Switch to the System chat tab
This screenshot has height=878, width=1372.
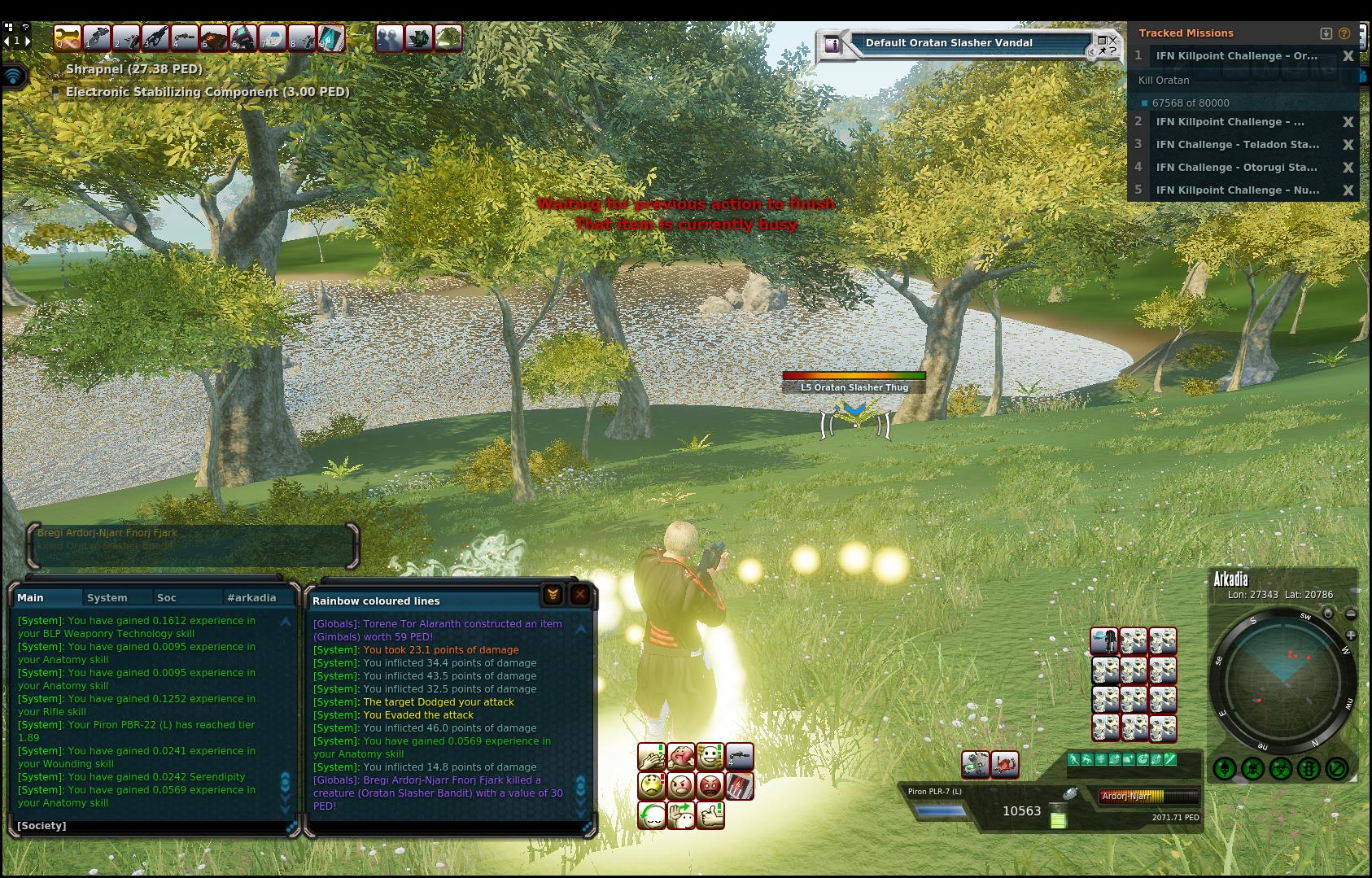[107, 597]
